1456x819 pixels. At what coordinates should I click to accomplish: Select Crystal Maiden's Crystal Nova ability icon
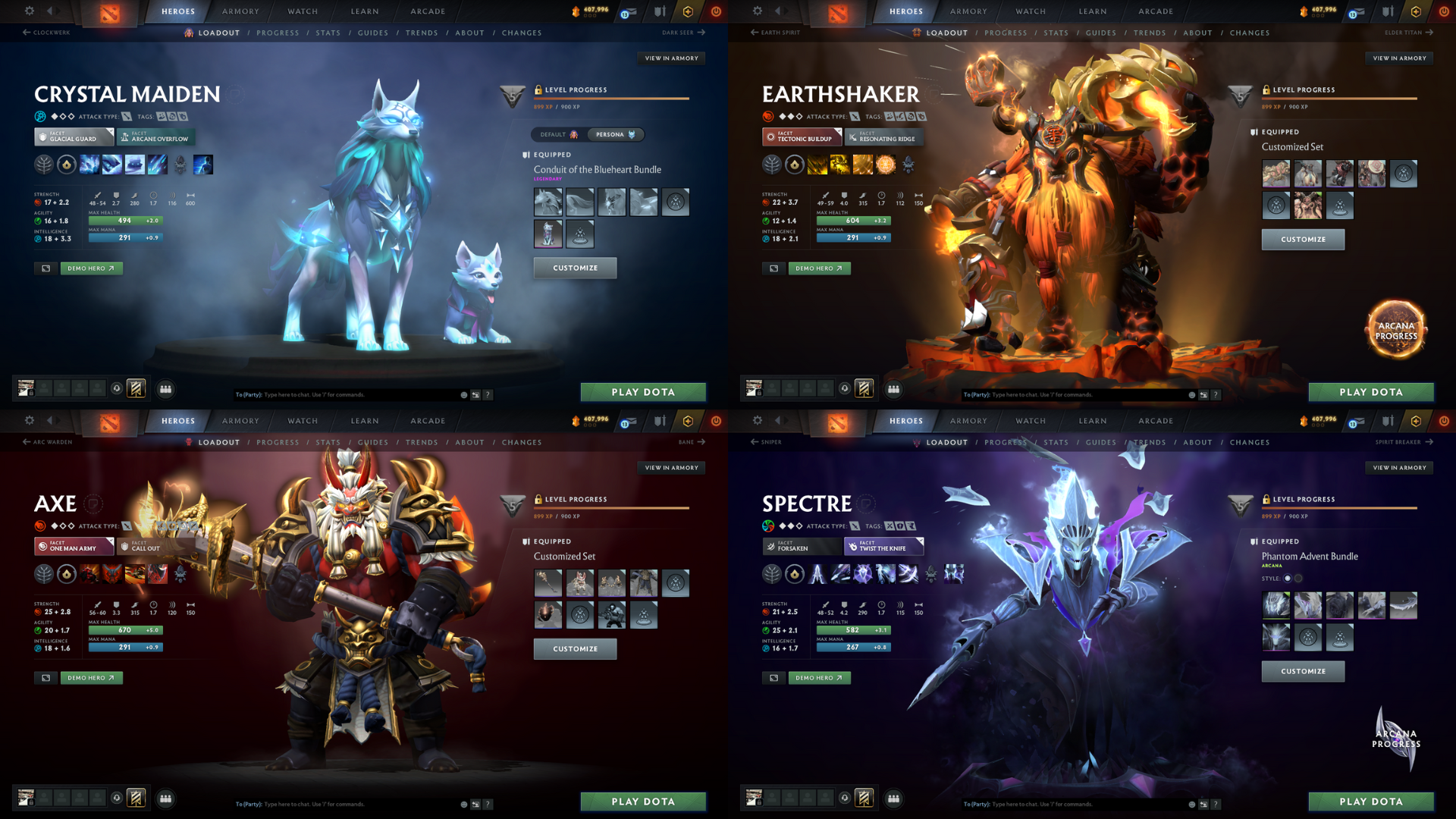[89, 164]
